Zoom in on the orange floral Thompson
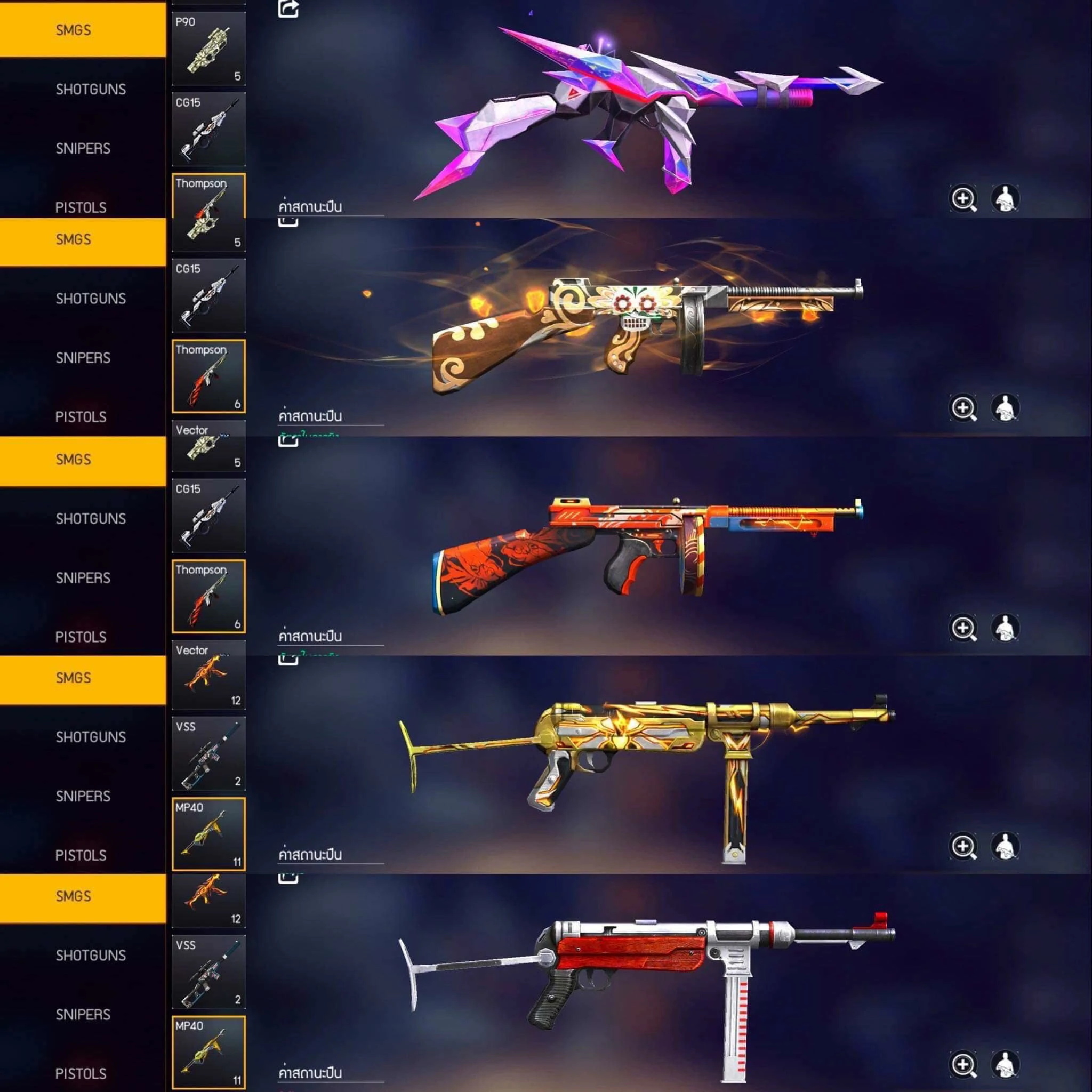The height and width of the screenshot is (1092, 1092). pyautogui.click(x=963, y=628)
